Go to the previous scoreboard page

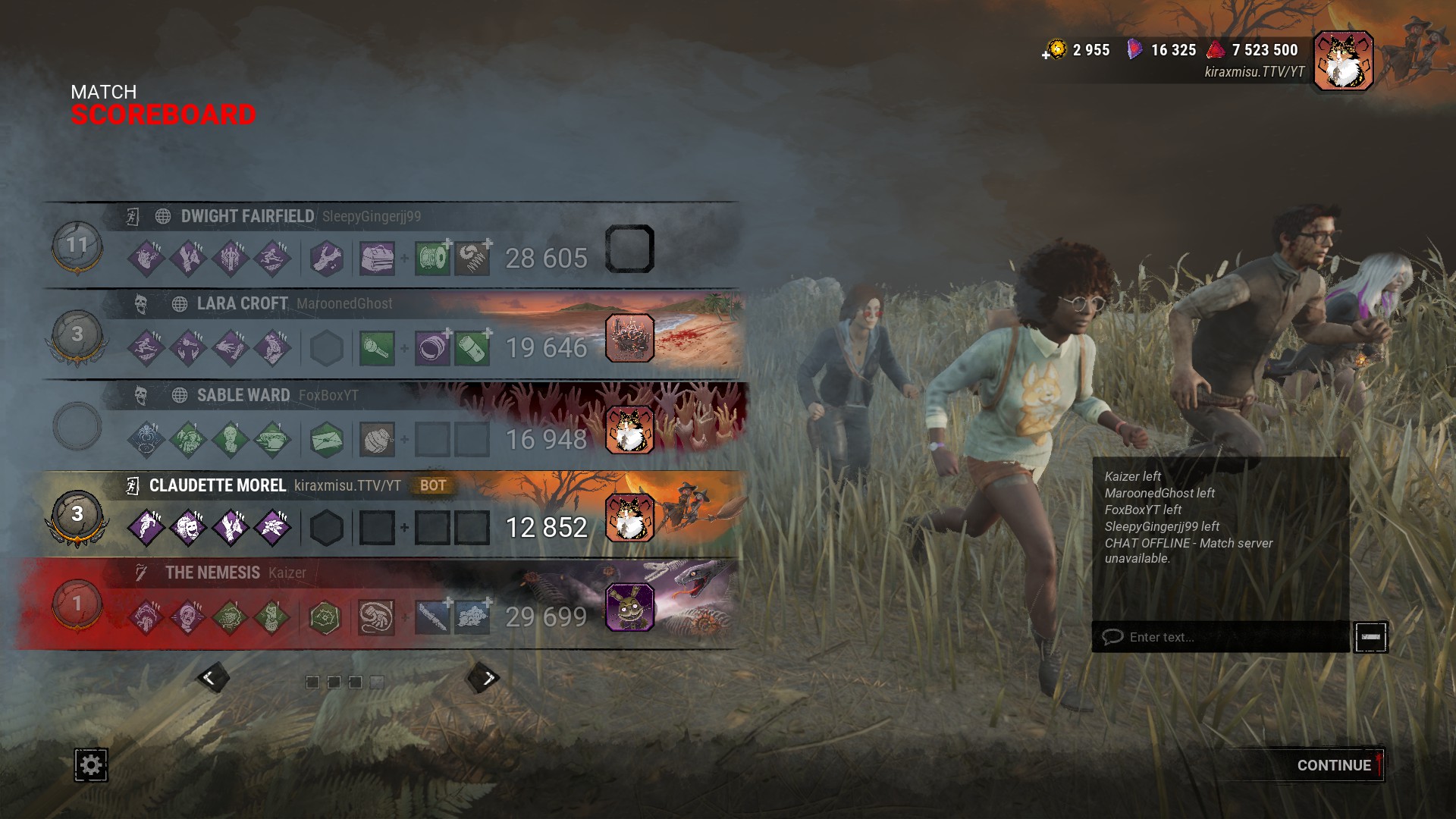(x=212, y=677)
